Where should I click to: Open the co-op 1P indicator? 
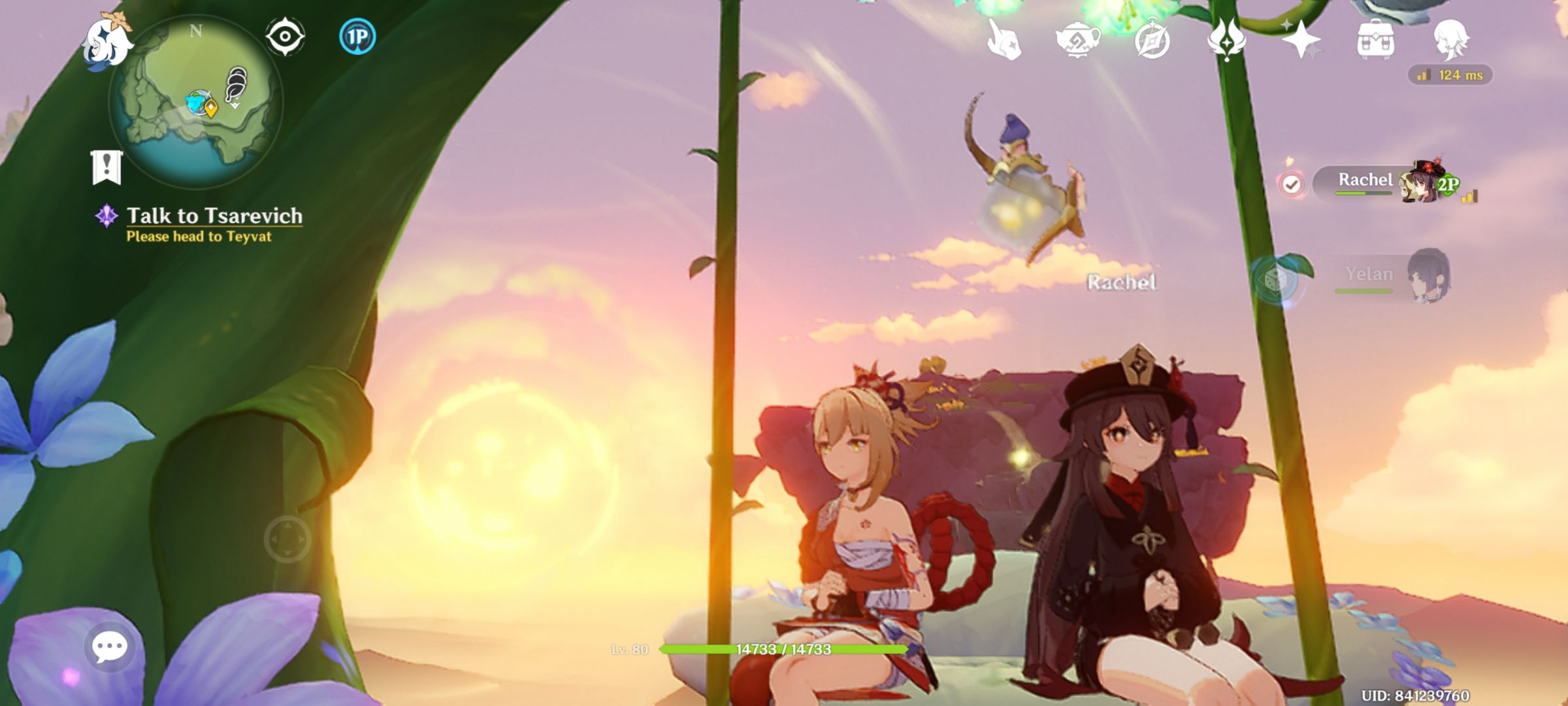click(x=356, y=37)
